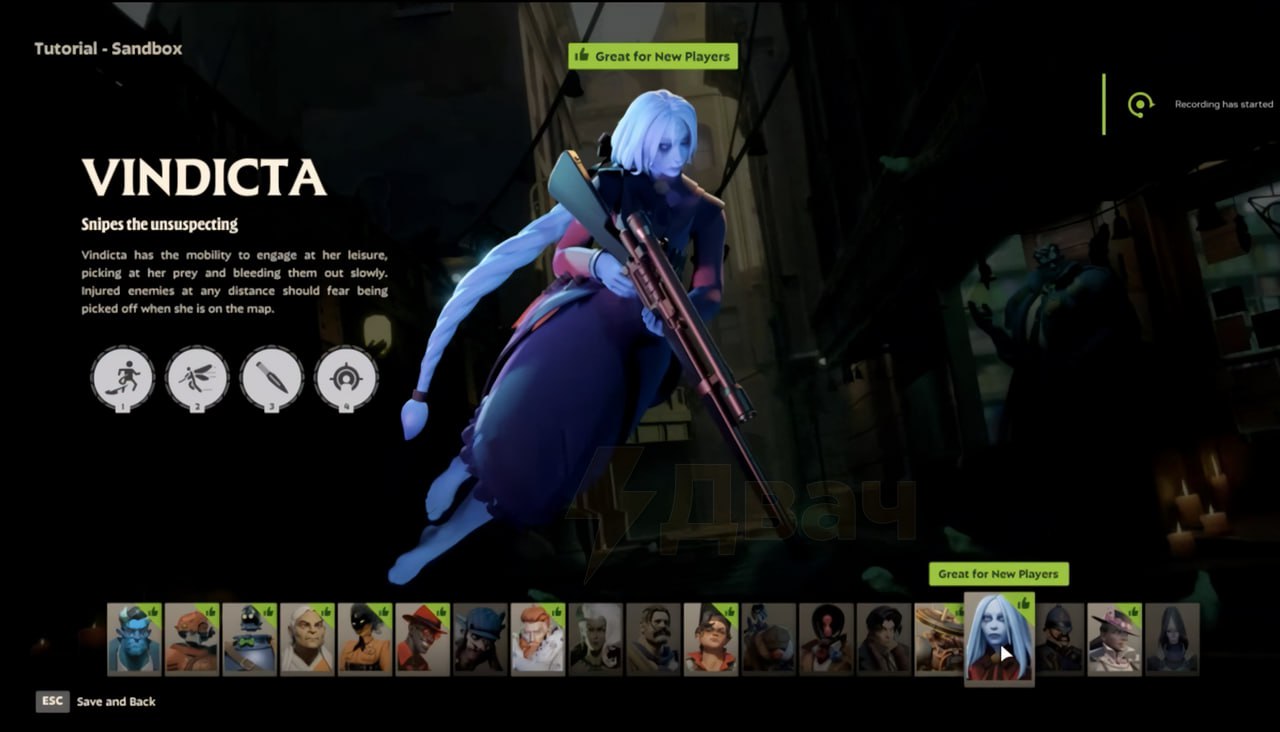Choose the highlighted Vindicta portrait
The width and height of the screenshot is (1280, 732).
pyautogui.click(x=999, y=637)
